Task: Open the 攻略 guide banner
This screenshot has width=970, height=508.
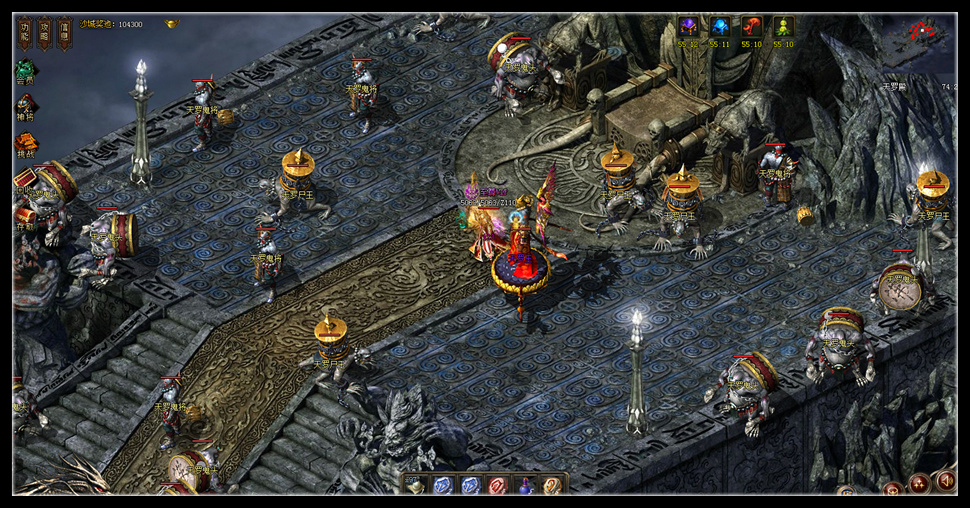Action: coord(44,33)
